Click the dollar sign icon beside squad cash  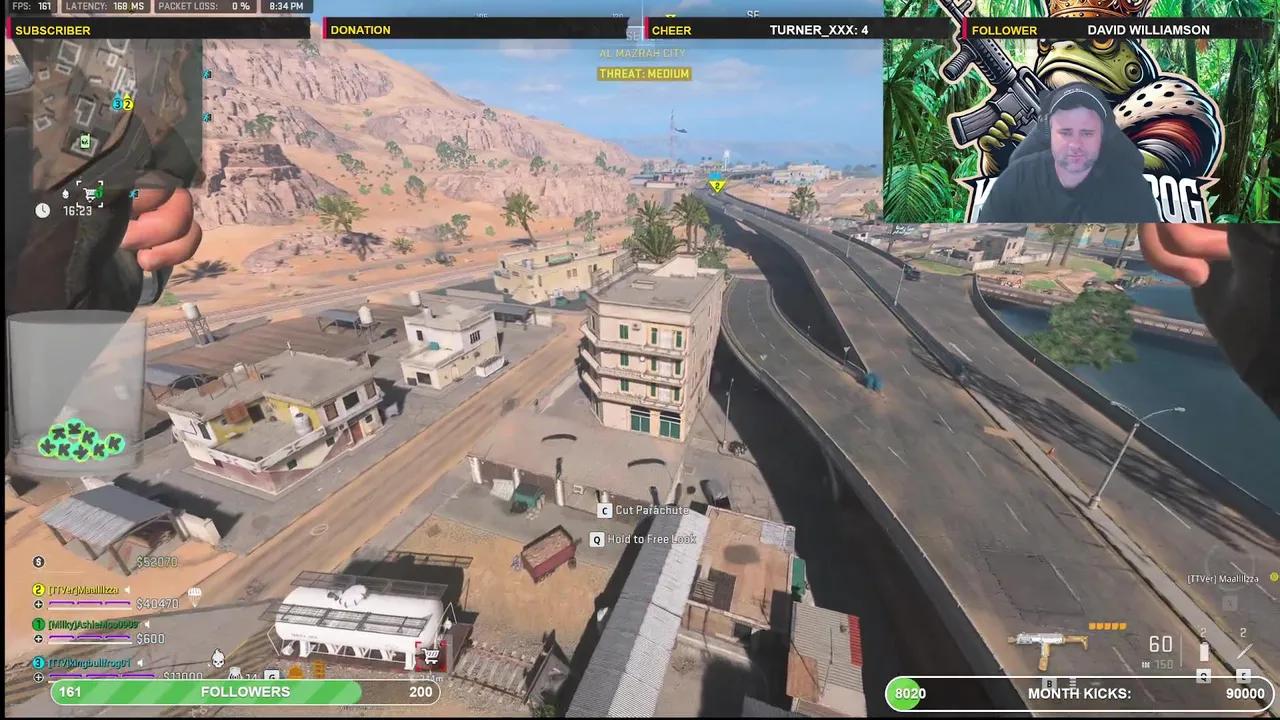coord(39,561)
